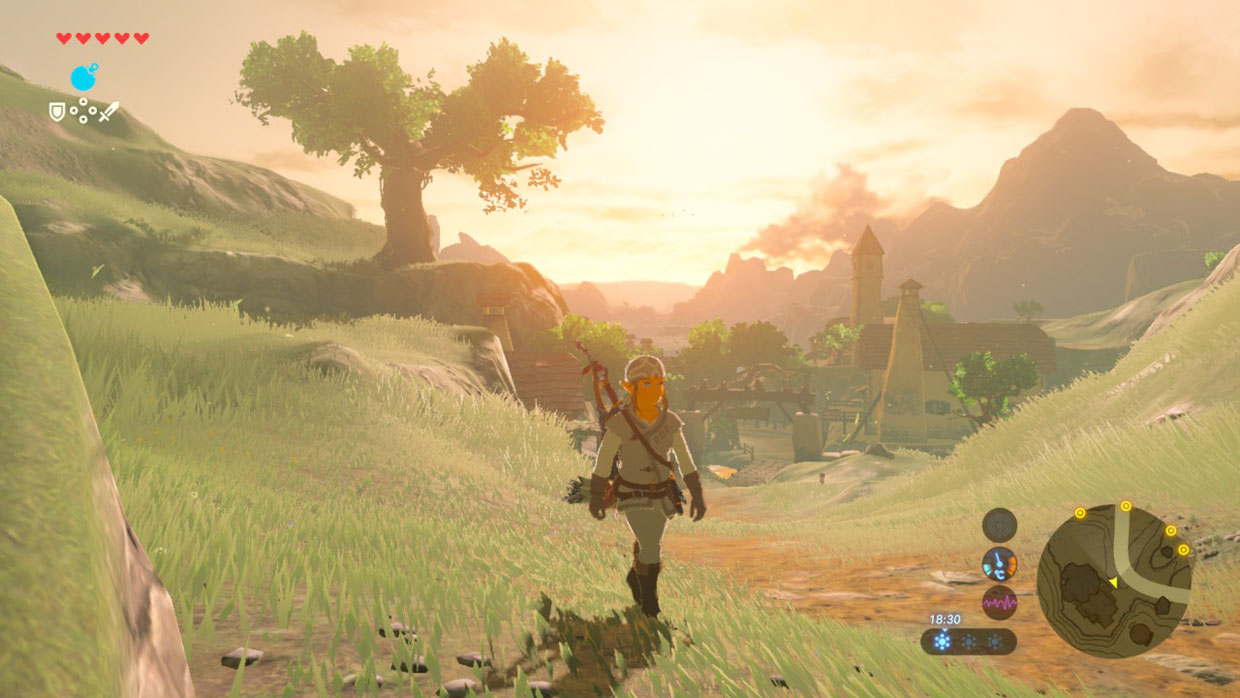Open the circular minimap

(x=1114, y=580)
